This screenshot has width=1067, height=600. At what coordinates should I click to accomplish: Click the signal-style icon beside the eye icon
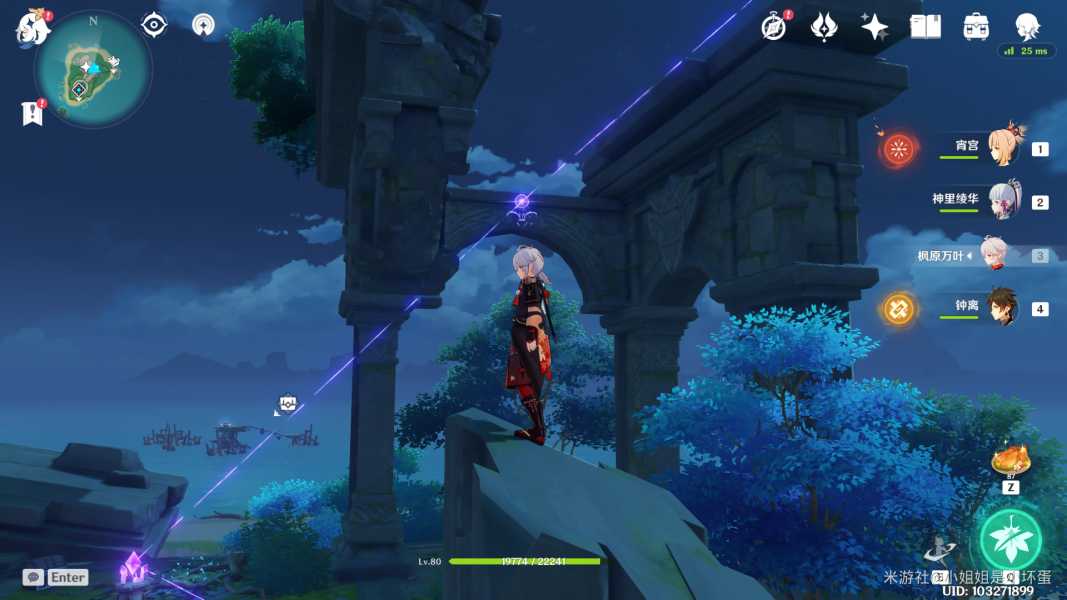[x=204, y=25]
